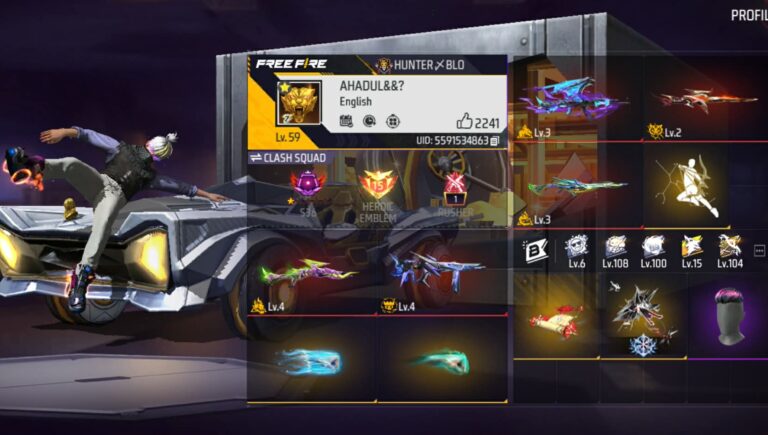
Task: Copy the UID with the copy icon
Action: (495, 142)
